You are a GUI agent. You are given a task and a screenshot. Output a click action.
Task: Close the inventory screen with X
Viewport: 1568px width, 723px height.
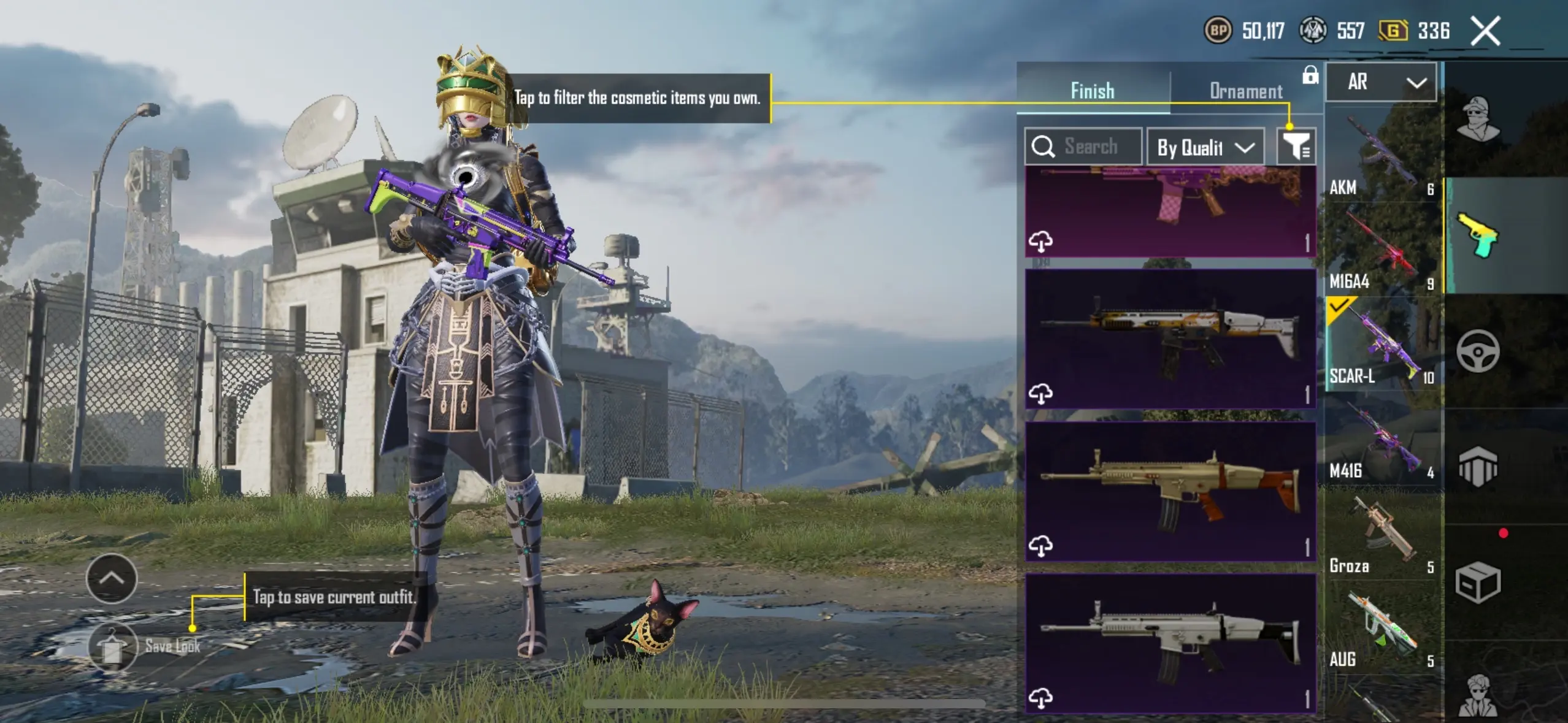[1485, 31]
